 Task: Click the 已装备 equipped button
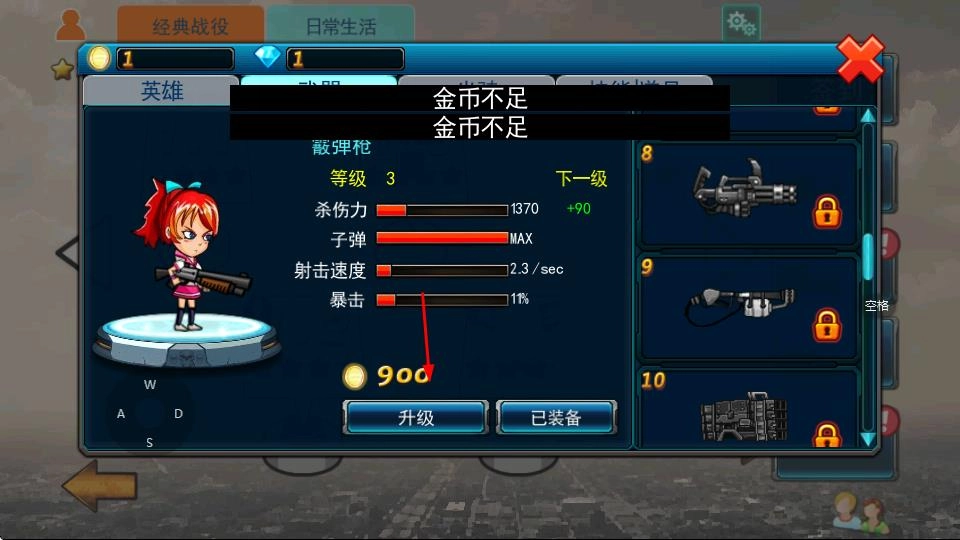(556, 418)
